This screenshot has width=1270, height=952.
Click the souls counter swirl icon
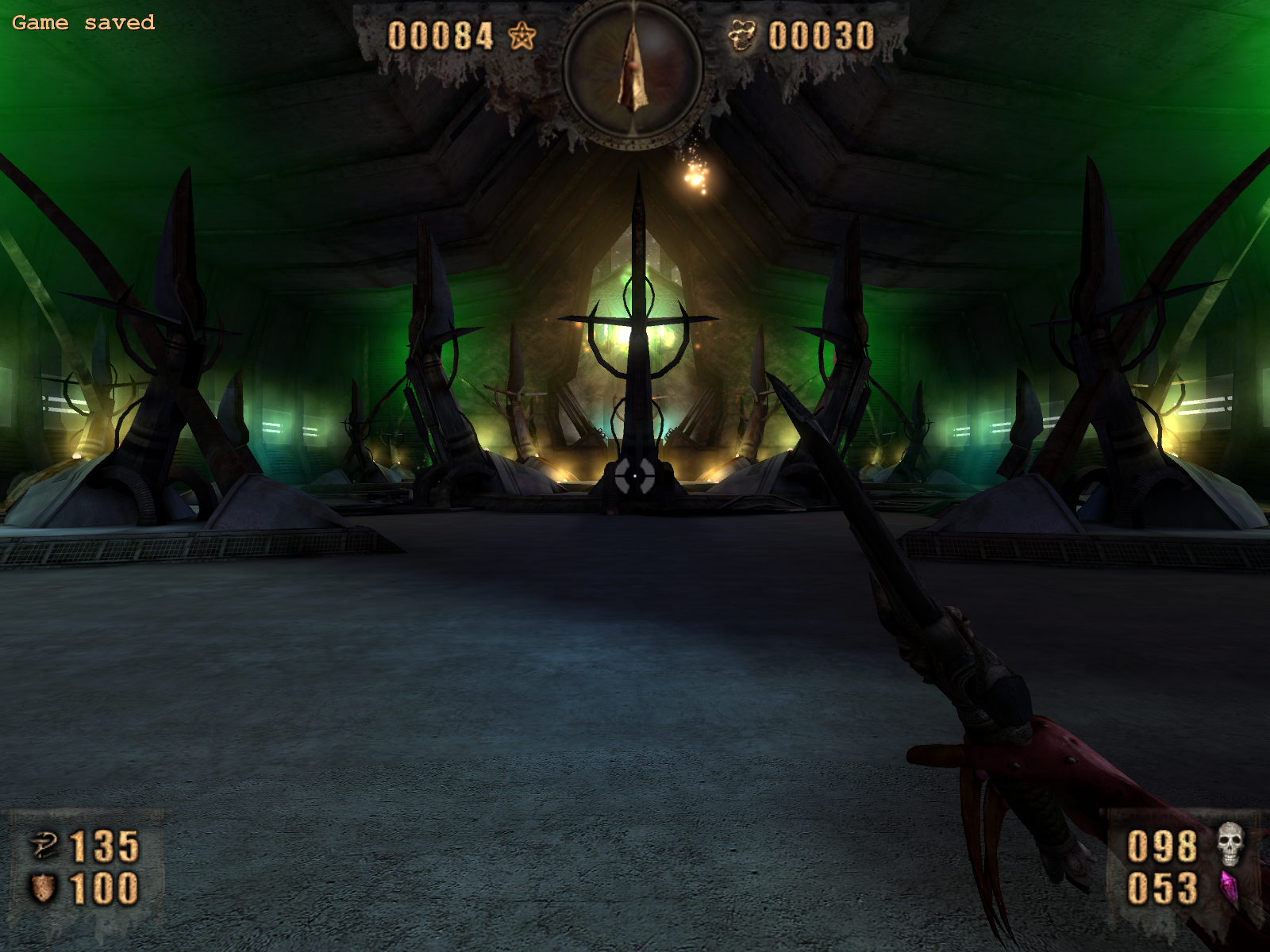(742, 36)
